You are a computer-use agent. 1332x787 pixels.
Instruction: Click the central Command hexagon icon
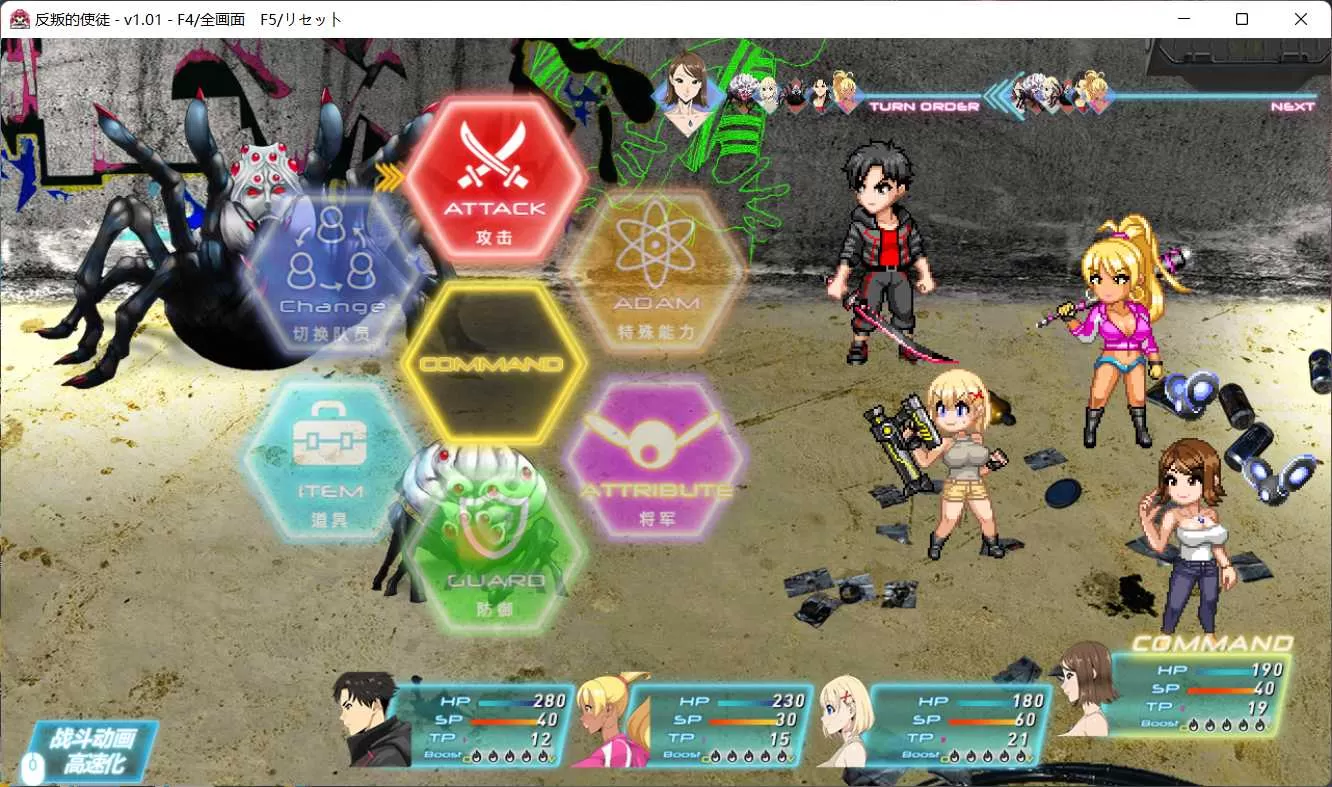(493, 365)
